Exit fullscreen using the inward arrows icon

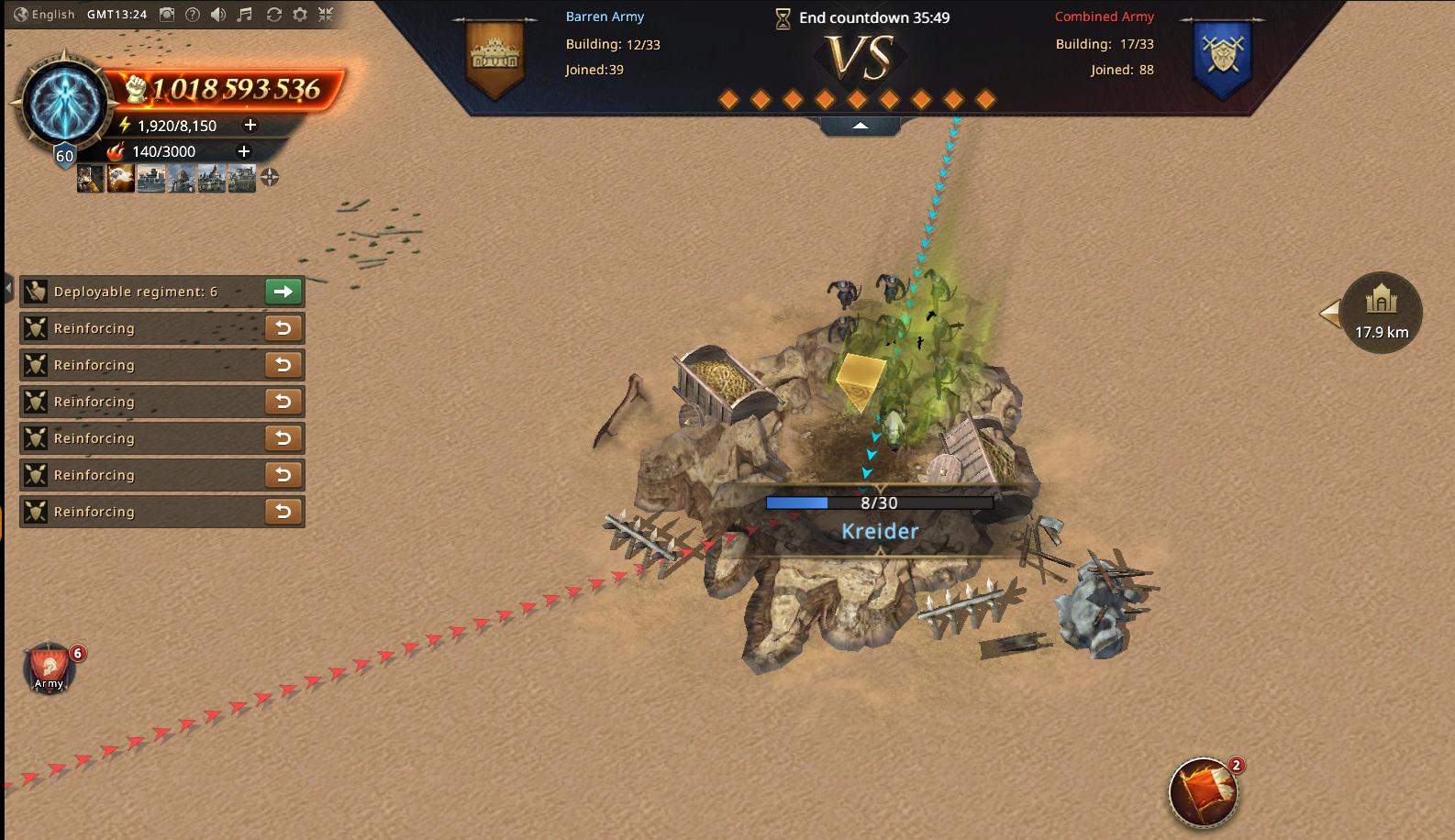click(x=326, y=15)
